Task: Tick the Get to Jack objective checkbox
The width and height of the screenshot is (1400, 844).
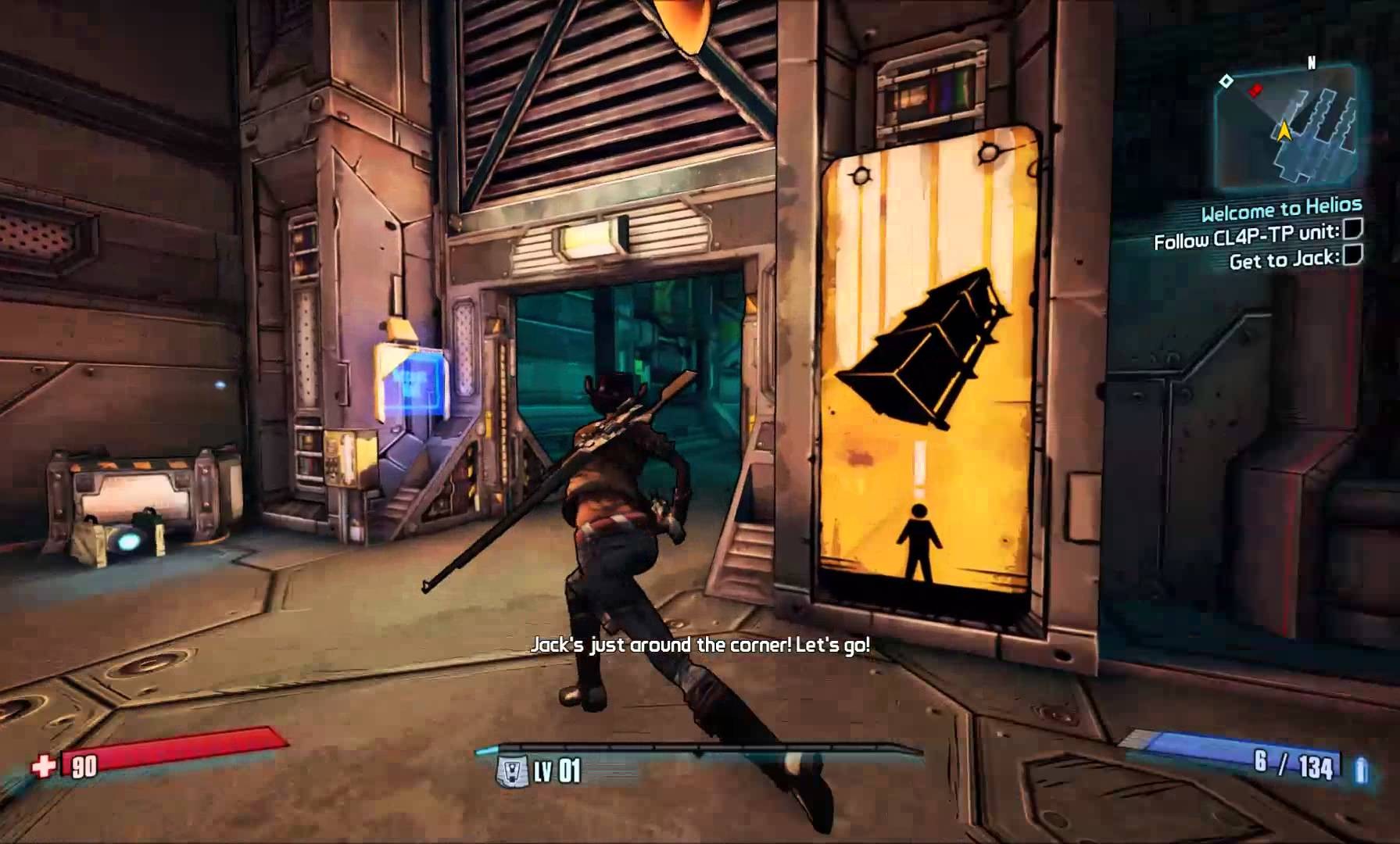Action: point(1352,255)
